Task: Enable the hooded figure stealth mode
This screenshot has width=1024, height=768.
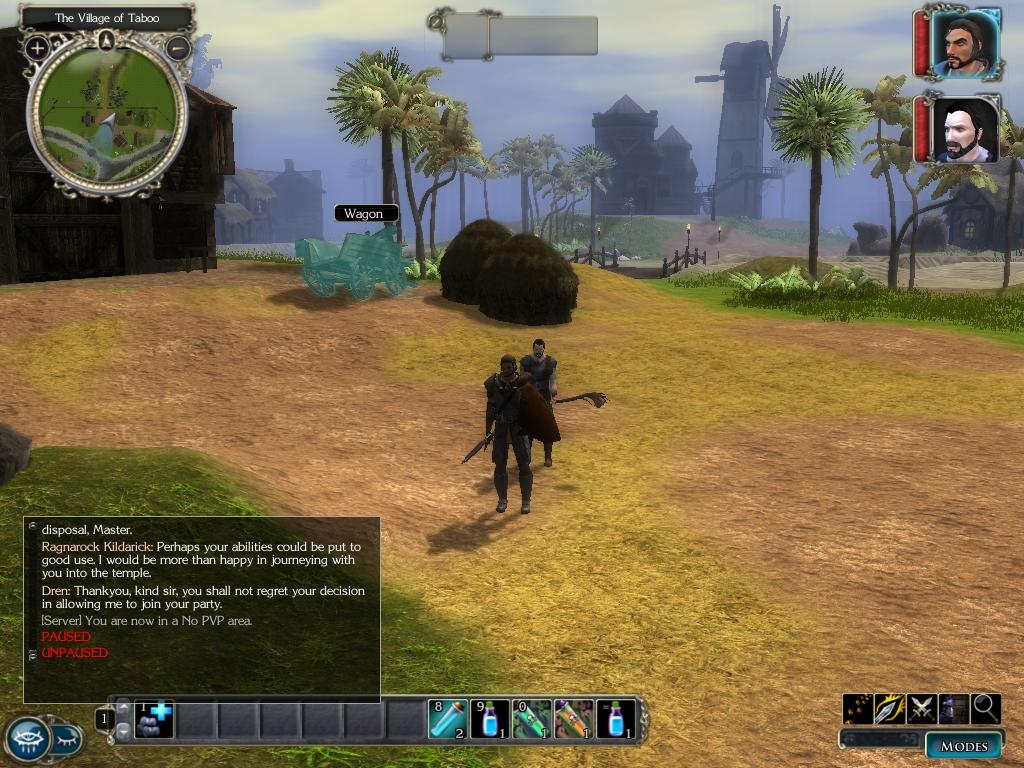Action: click(953, 708)
